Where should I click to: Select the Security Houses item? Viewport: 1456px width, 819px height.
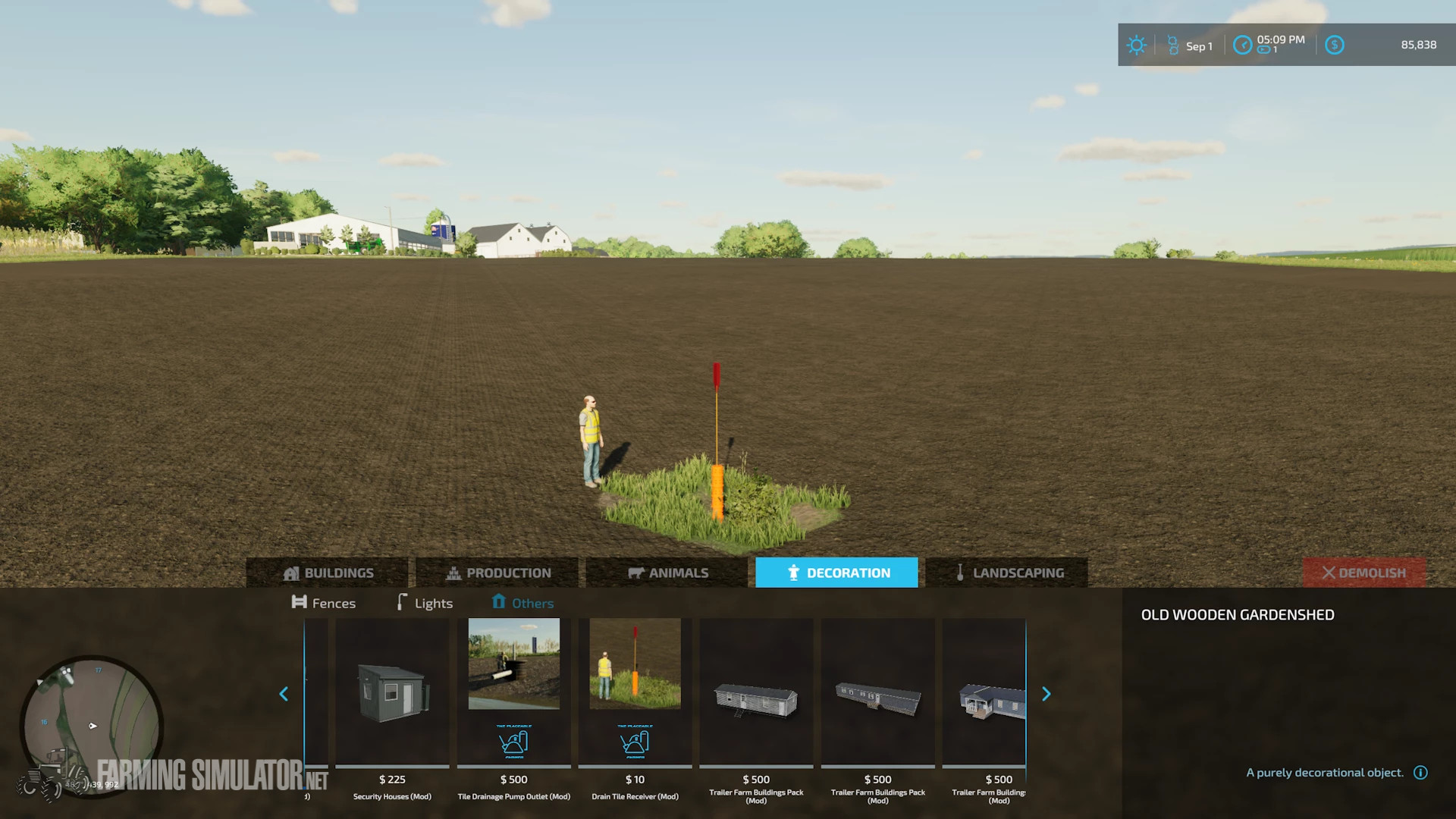click(392, 701)
